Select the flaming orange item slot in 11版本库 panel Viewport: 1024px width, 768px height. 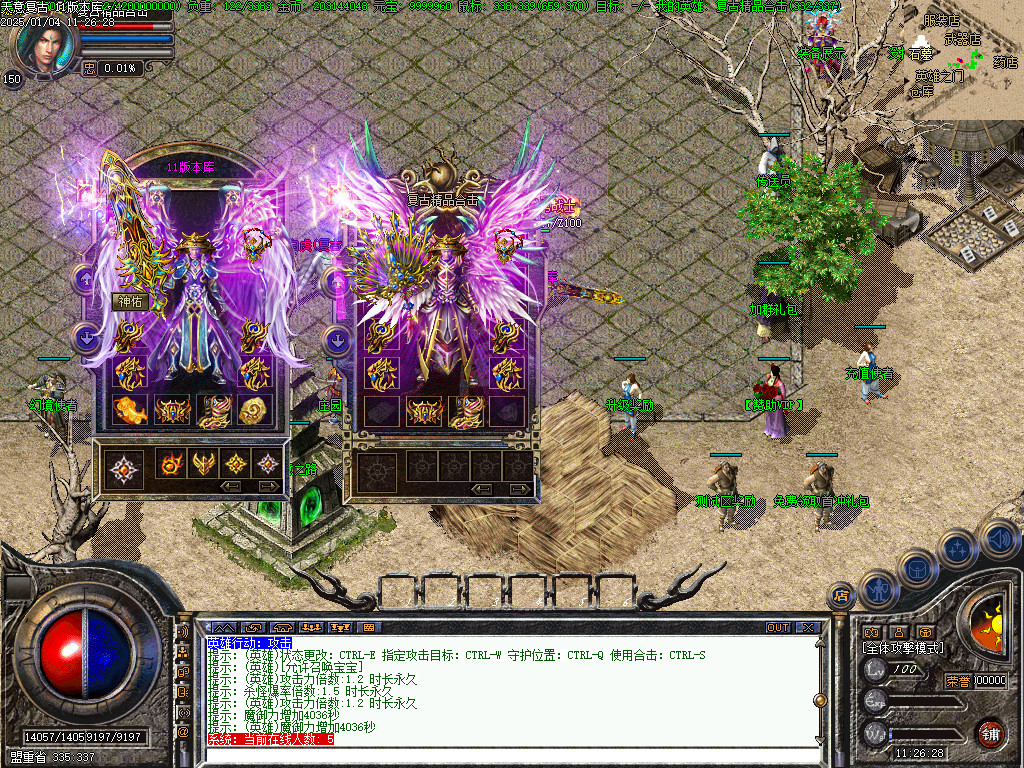(130, 409)
